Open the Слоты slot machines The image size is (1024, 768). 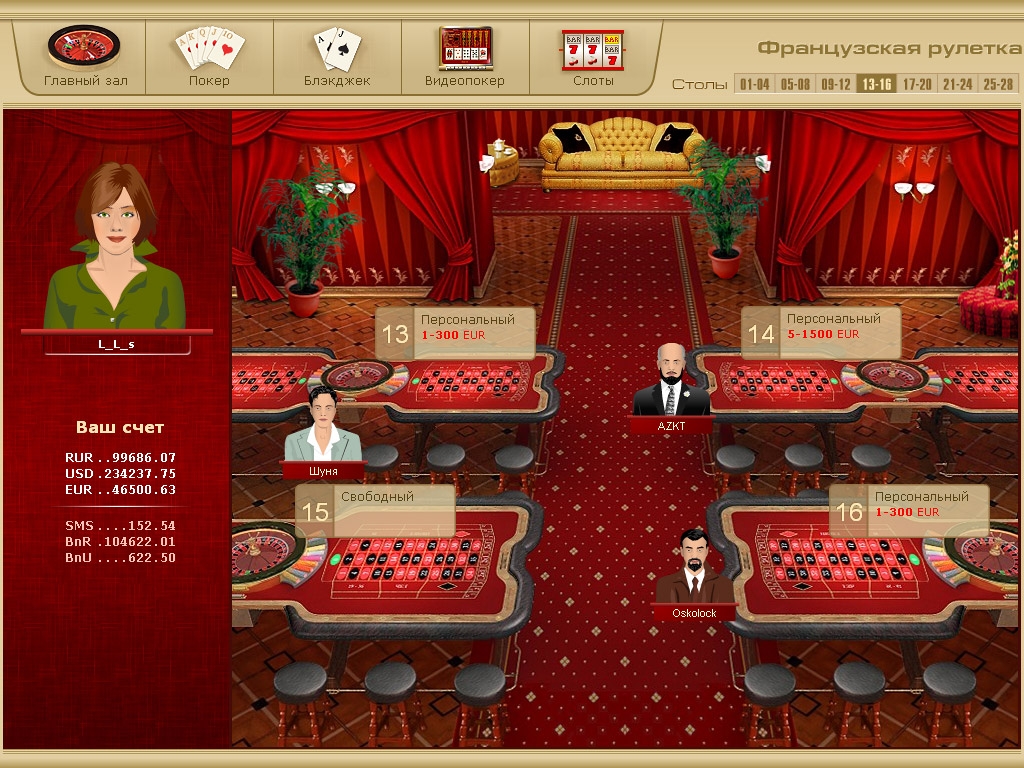point(593,56)
